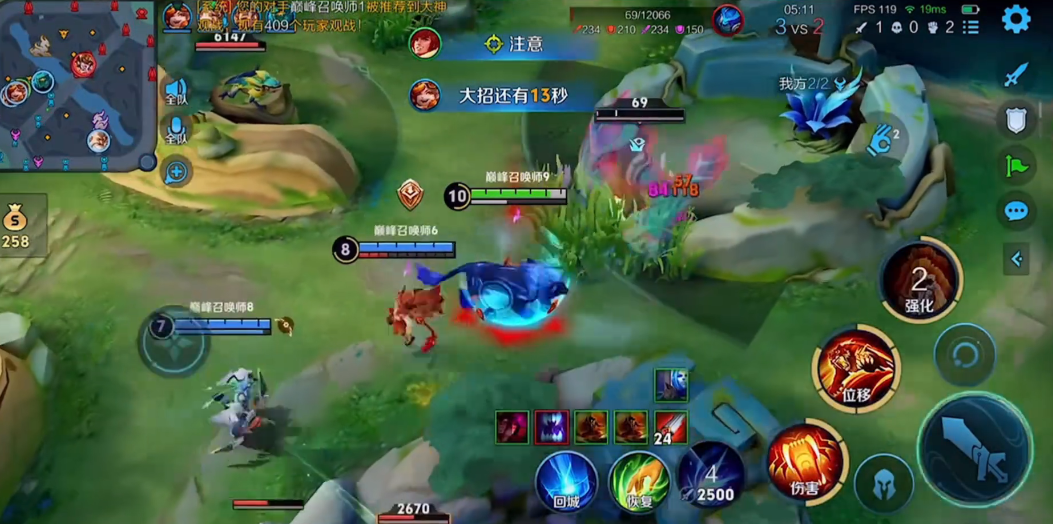Tap the 回城 recall button

point(566,481)
